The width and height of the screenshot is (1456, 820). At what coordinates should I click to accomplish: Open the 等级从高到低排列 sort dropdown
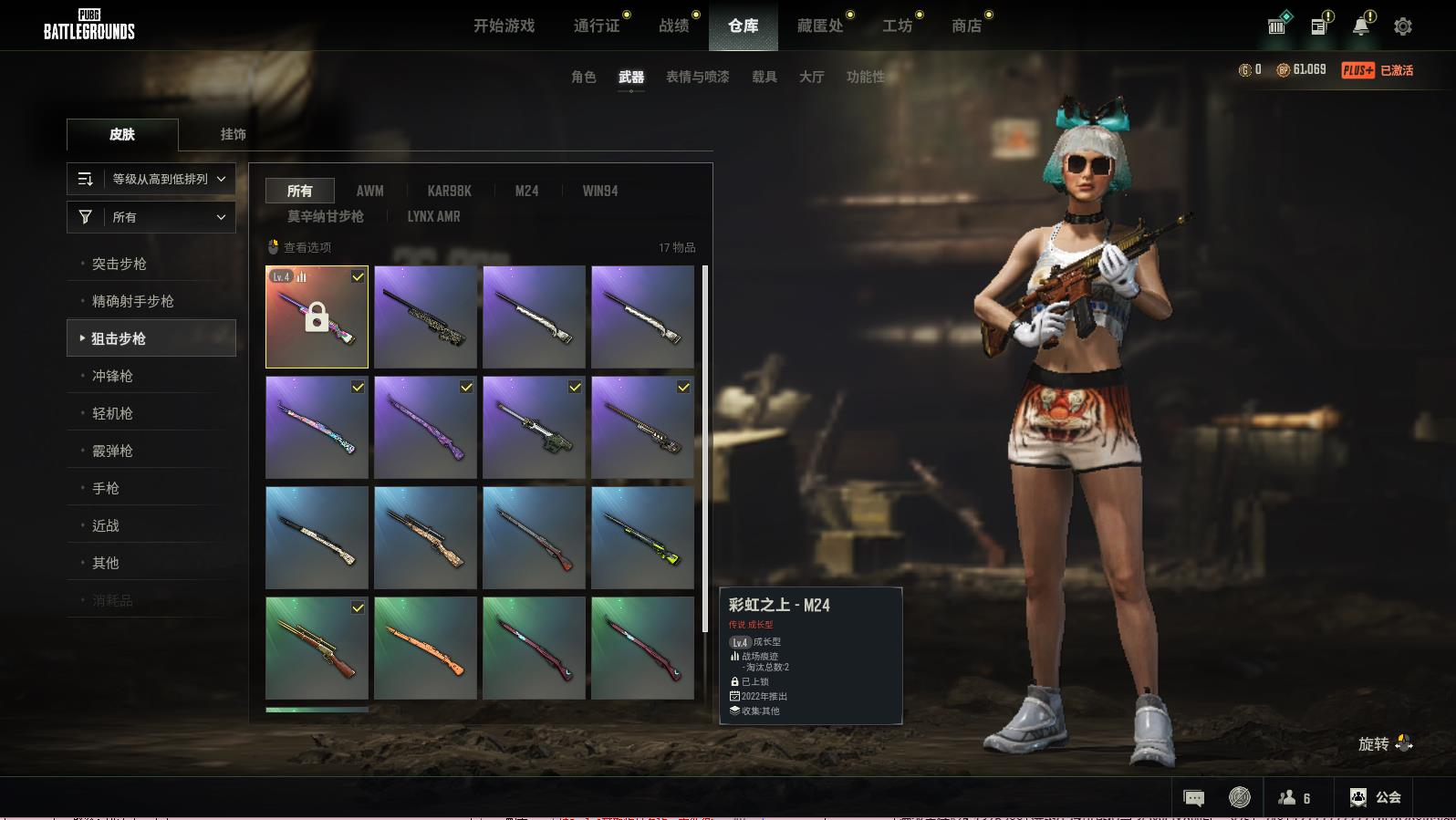(151, 179)
